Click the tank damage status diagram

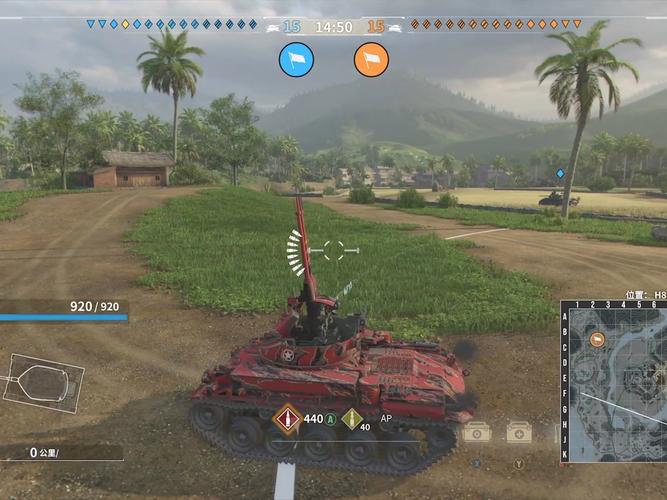pos(43,382)
